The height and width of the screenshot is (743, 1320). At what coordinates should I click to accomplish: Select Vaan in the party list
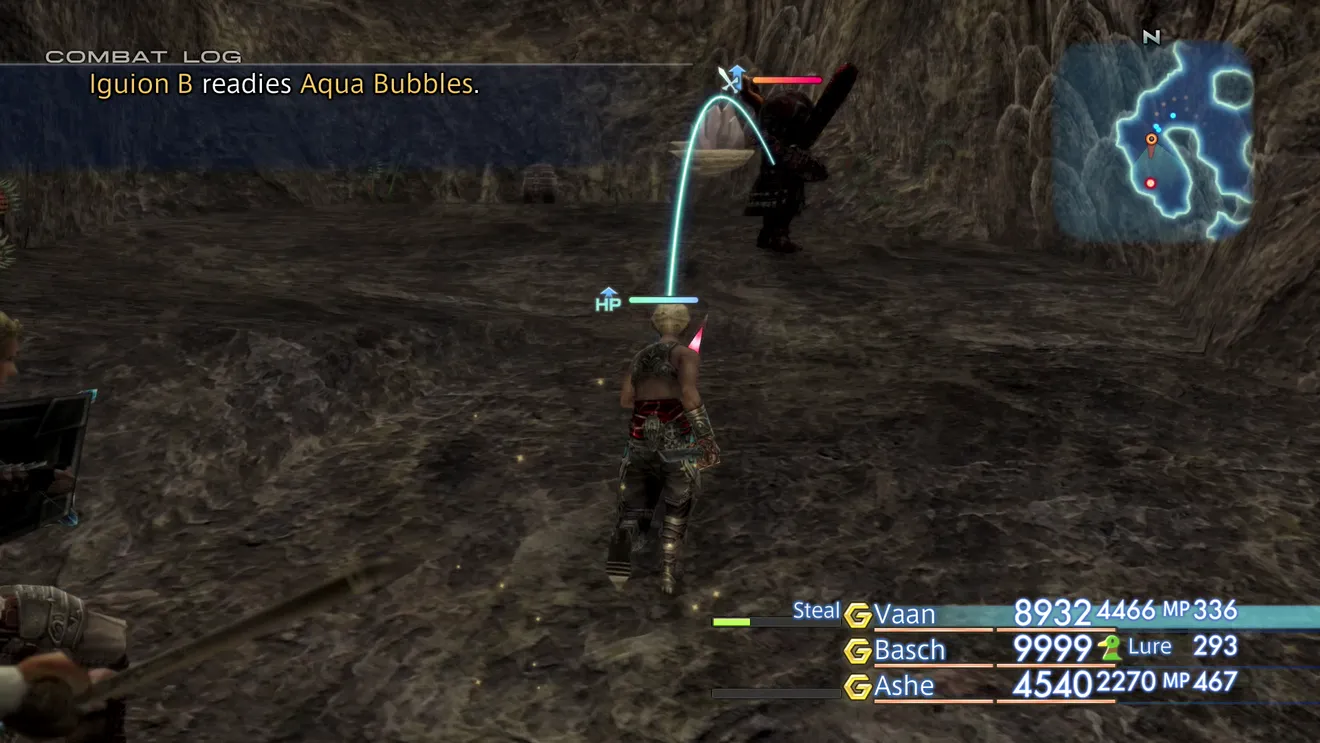pos(904,614)
